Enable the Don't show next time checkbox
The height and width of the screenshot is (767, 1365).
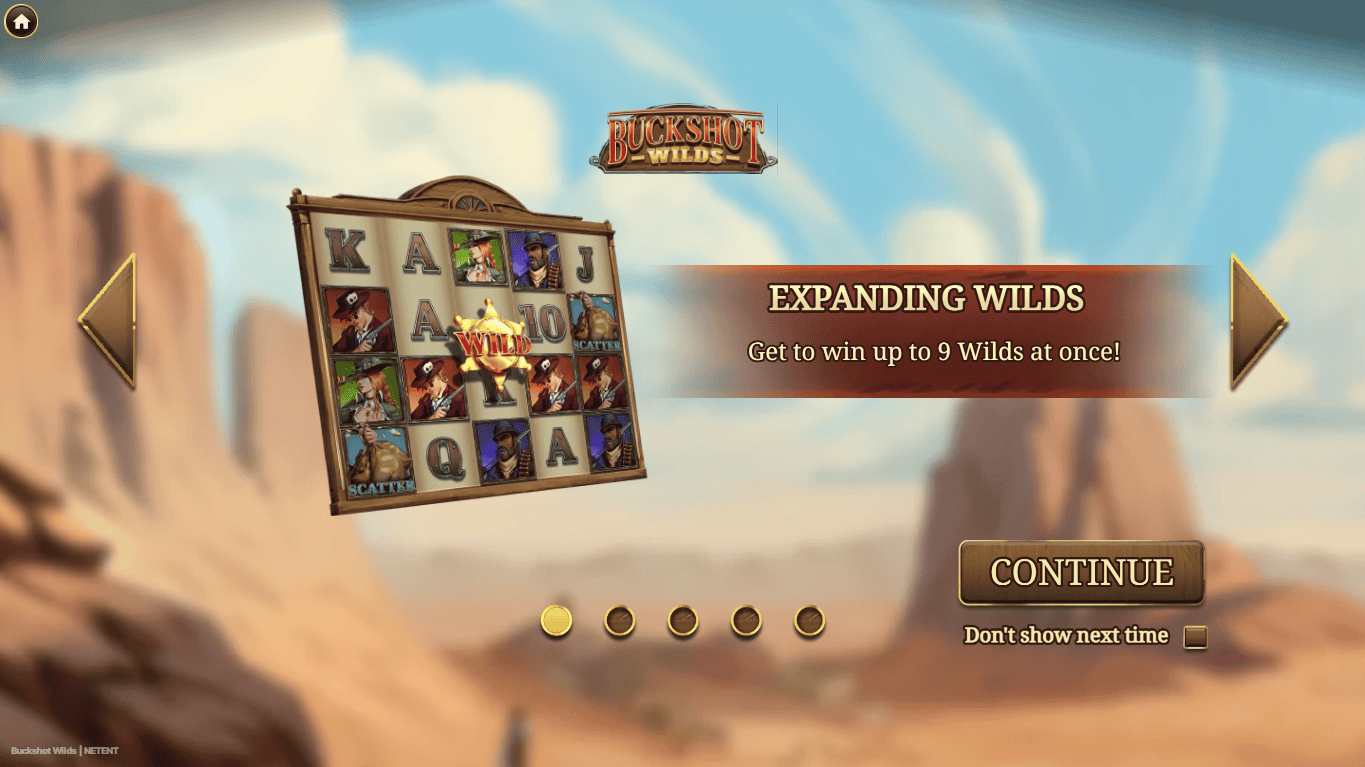(x=1196, y=635)
